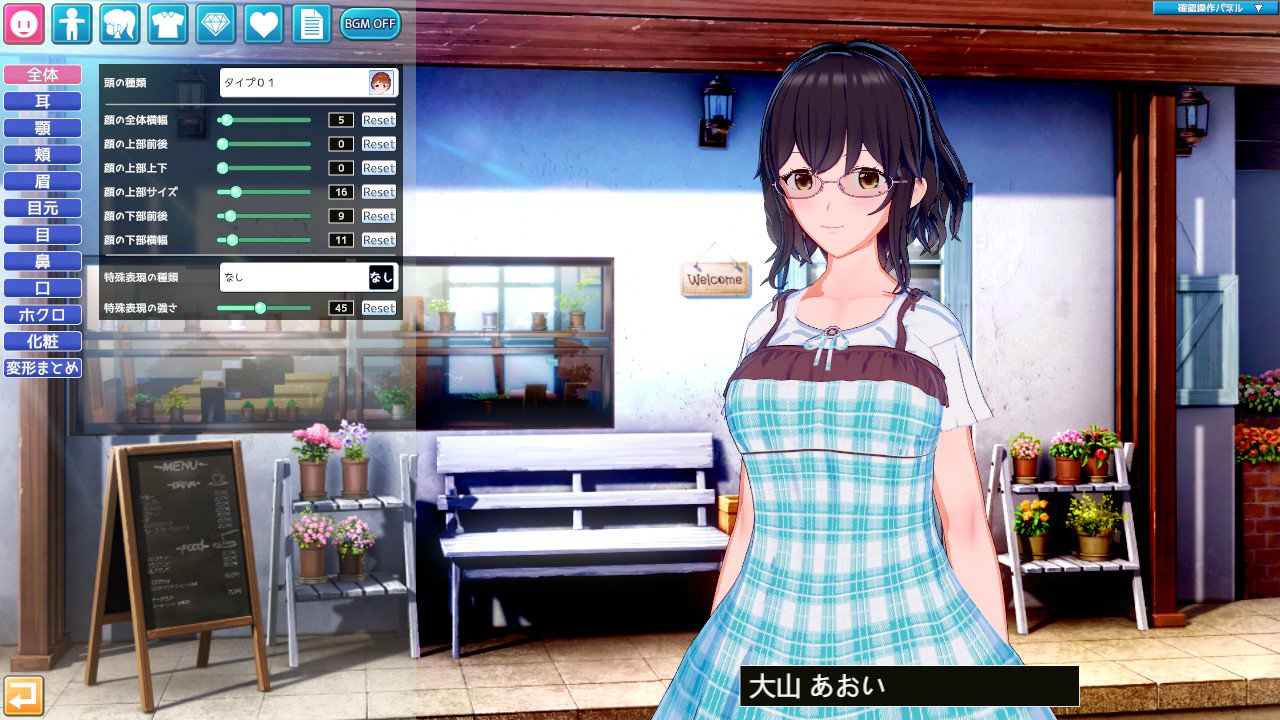1280x720 pixels.
Task: Open the clothing outfit icon
Action: point(166,22)
